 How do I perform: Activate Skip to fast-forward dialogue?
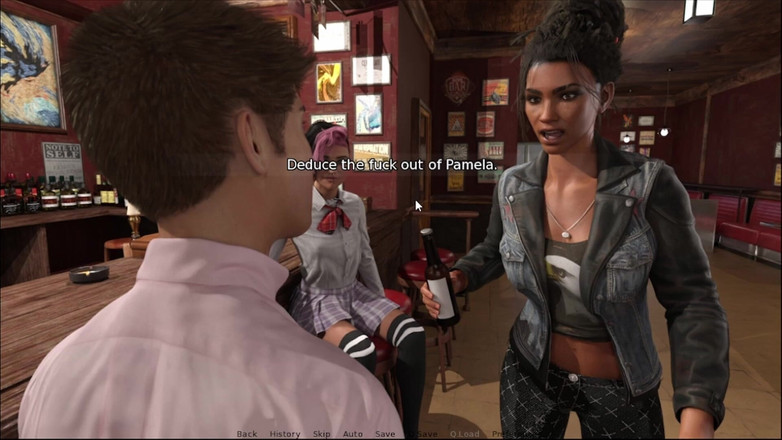tap(321, 434)
